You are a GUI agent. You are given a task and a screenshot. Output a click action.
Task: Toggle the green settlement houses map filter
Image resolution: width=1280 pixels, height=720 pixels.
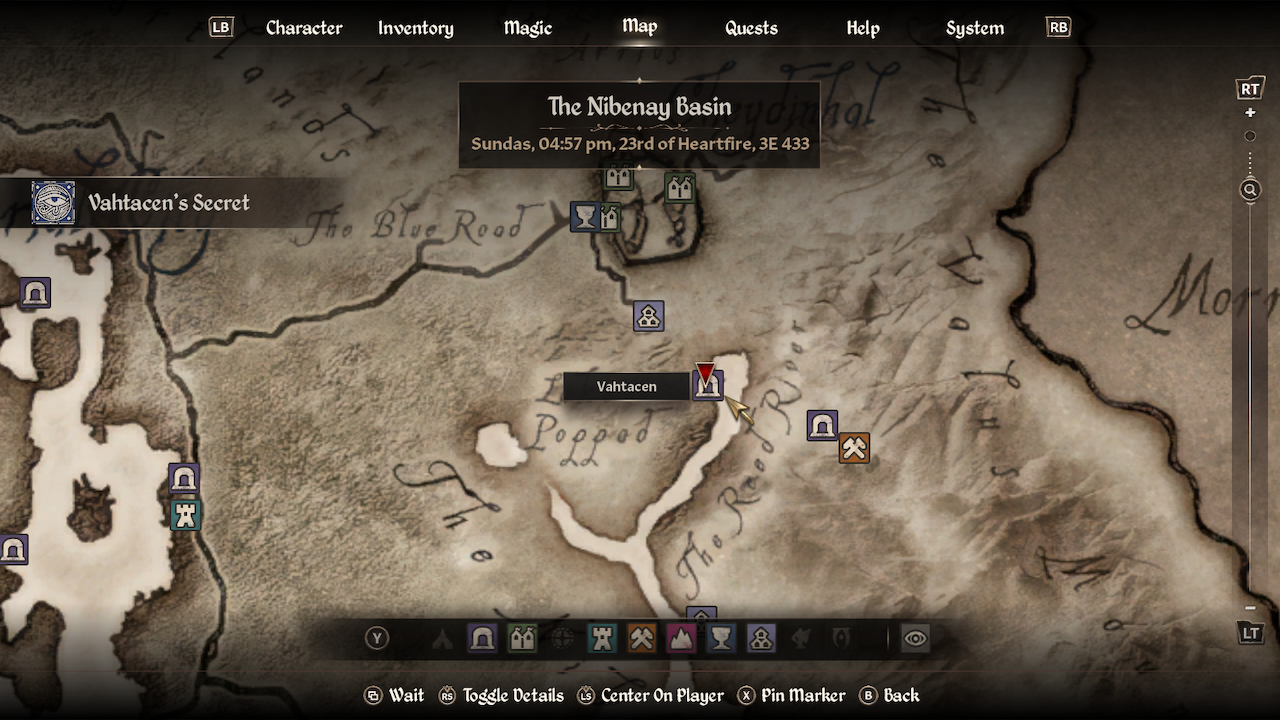(x=522, y=638)
